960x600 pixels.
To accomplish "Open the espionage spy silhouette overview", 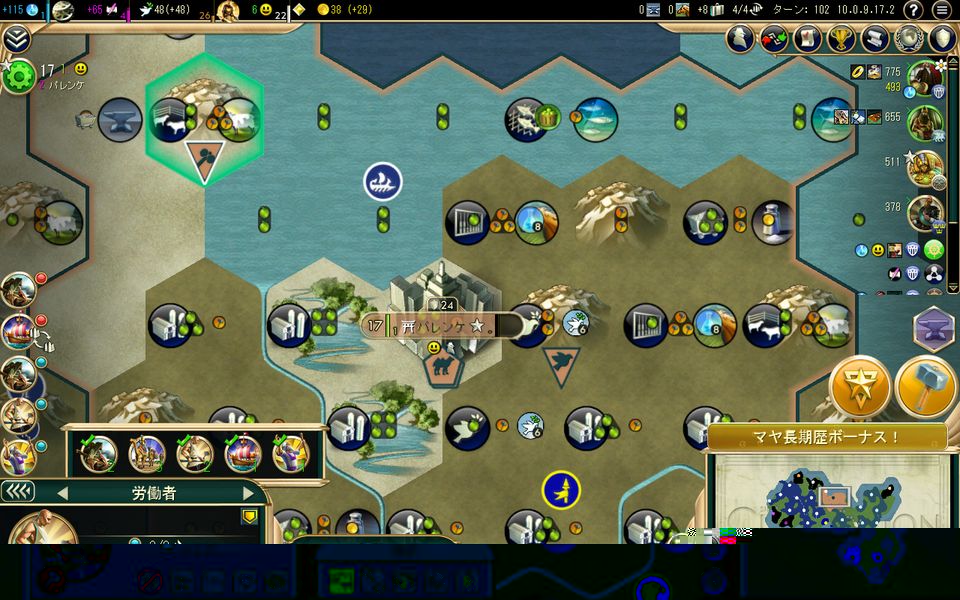I will [740, 39].
